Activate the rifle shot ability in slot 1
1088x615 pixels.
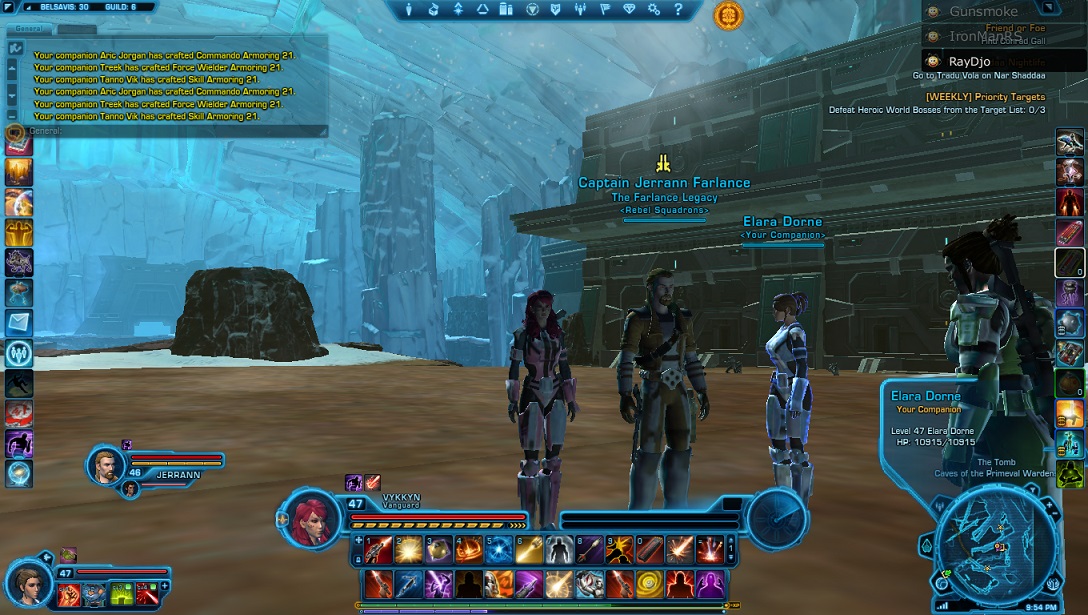378,548
